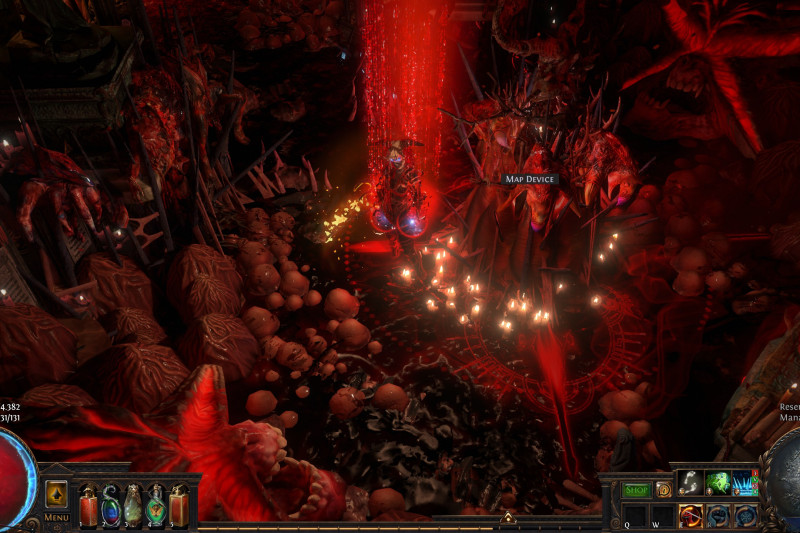Use the blue-red hybrid flask

point(110,503)
